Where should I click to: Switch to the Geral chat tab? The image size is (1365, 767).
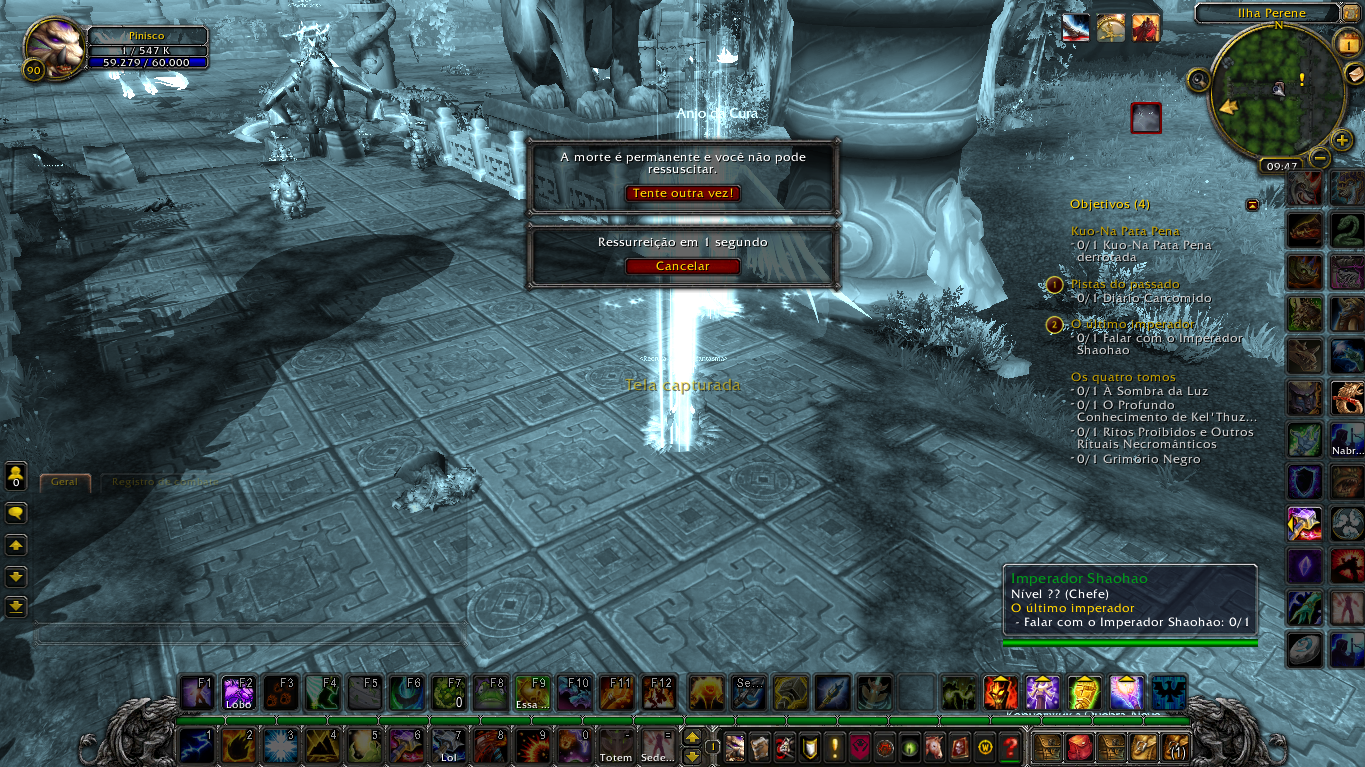point(65,482)
